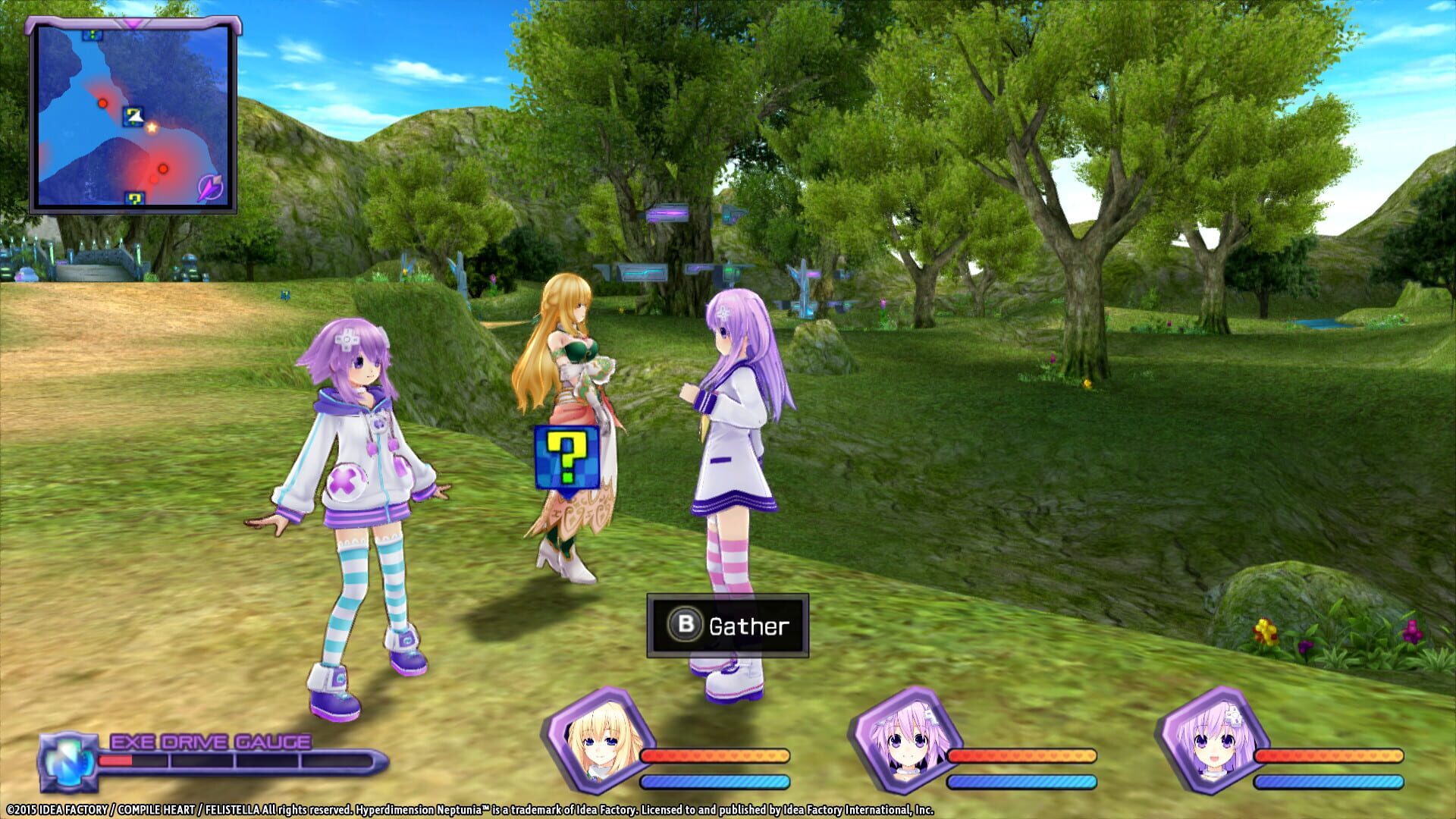Click the white player arrow on the minimap
The width and height of the screenshot is (1456, 819).
tap(135, 118)
